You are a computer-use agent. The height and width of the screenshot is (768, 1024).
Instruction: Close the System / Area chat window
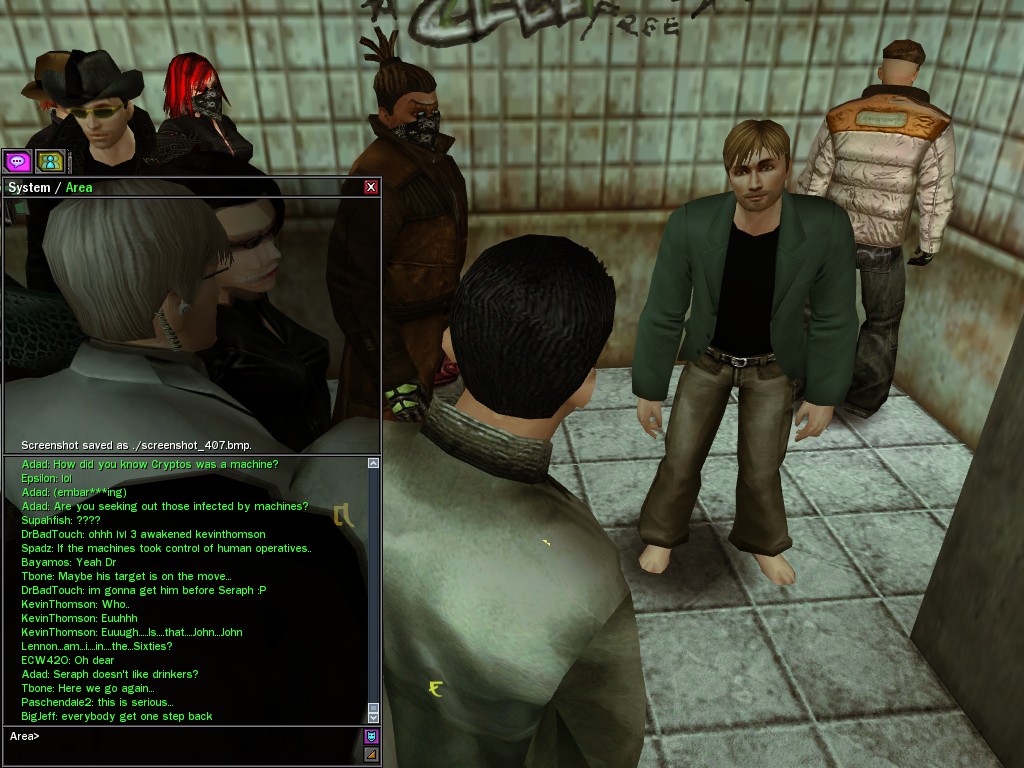tap(371, 187)
